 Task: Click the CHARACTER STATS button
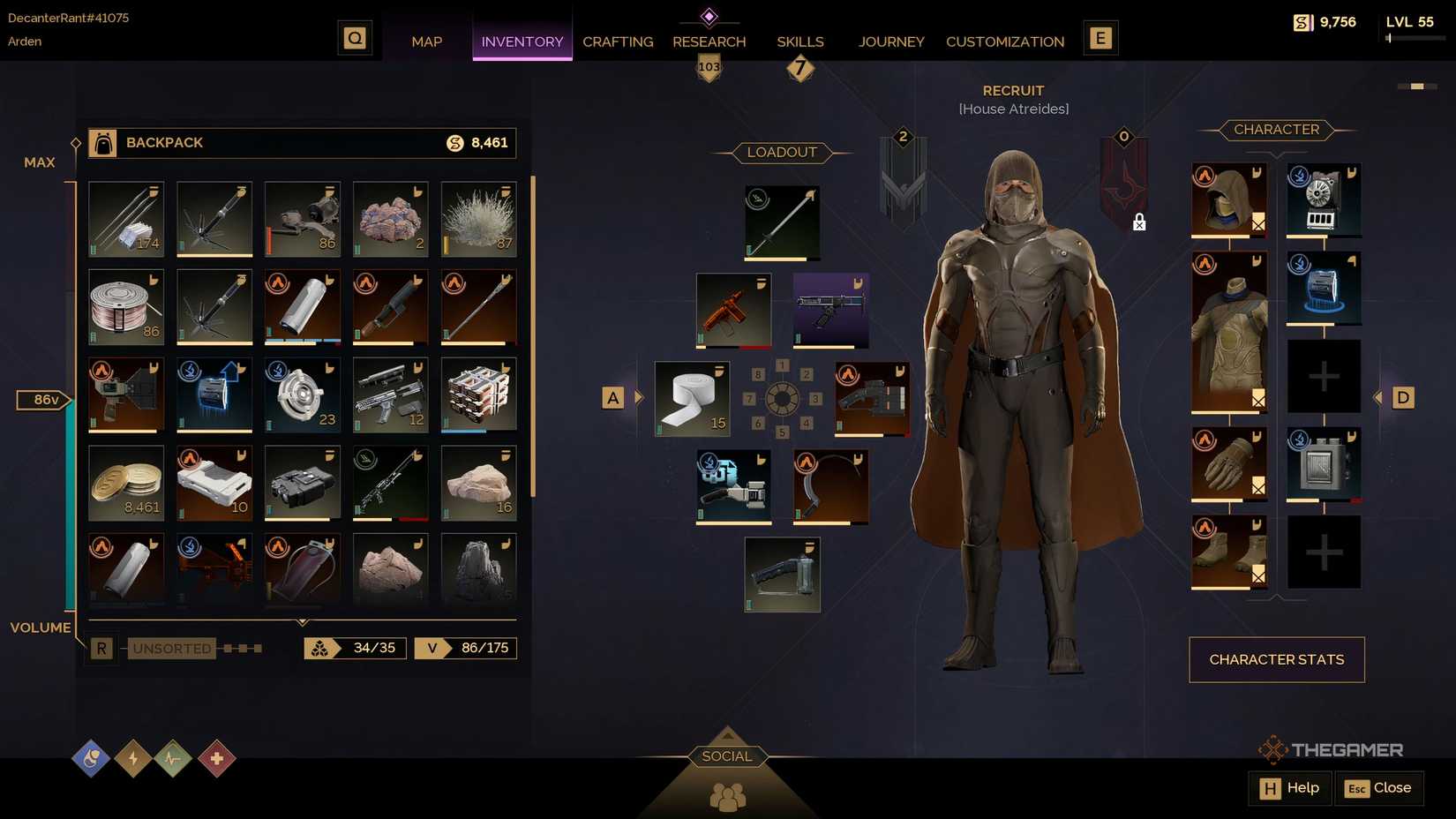click(x=1276, y=658)
